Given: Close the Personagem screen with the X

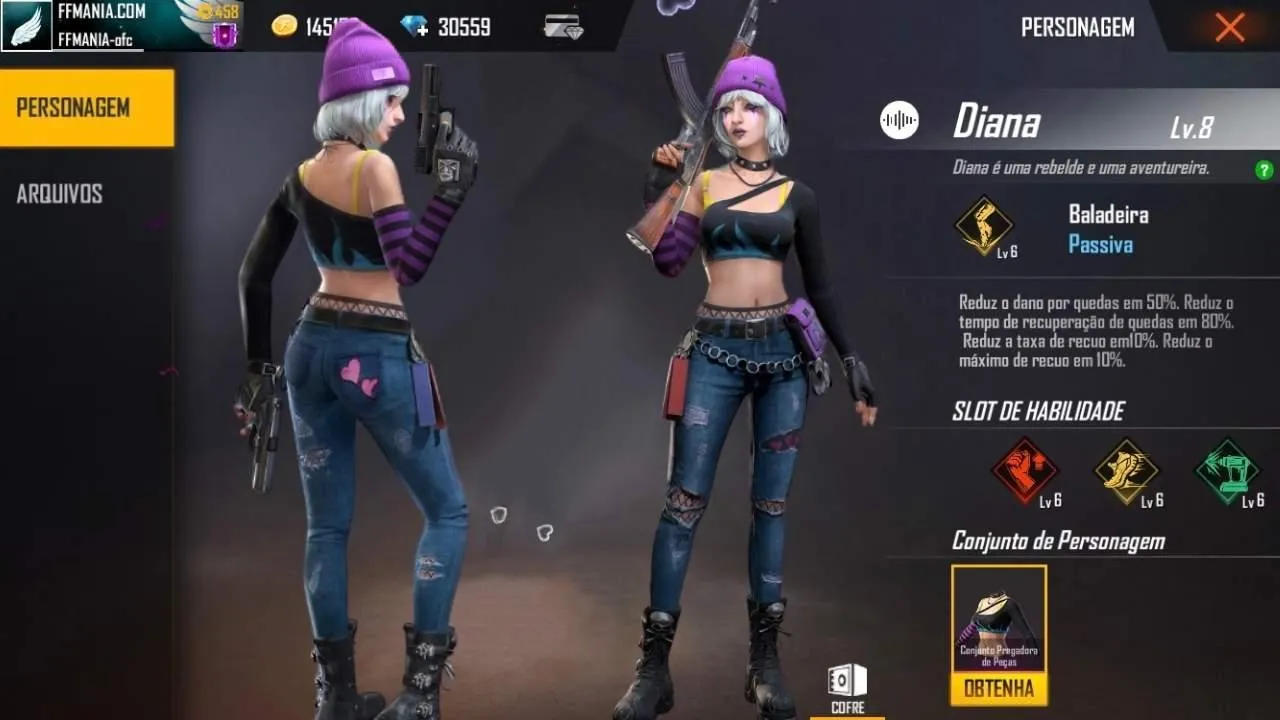Looking at the screenshot, I should pos(1229,27).
